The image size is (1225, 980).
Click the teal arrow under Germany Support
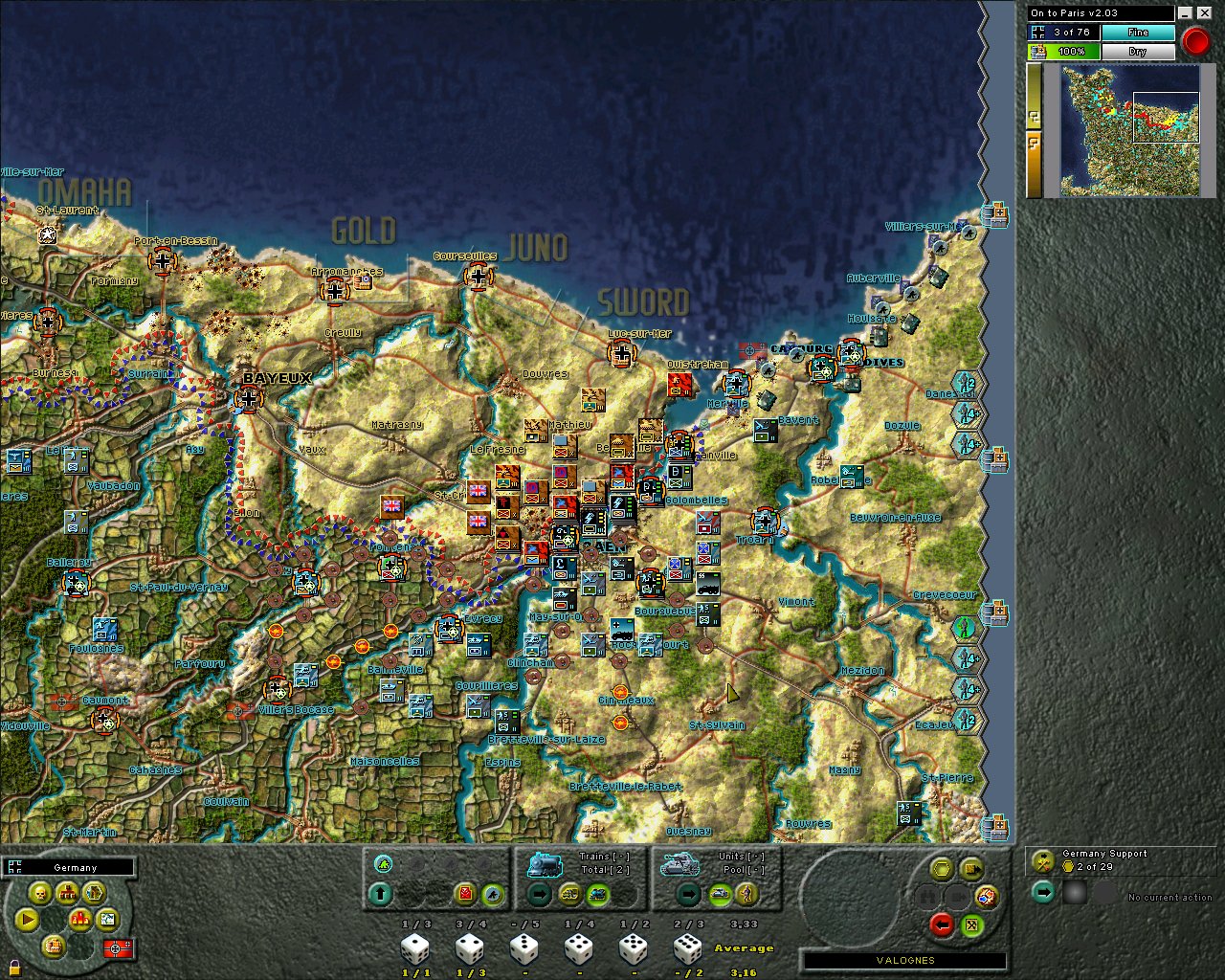click(x=1043, y=893)
